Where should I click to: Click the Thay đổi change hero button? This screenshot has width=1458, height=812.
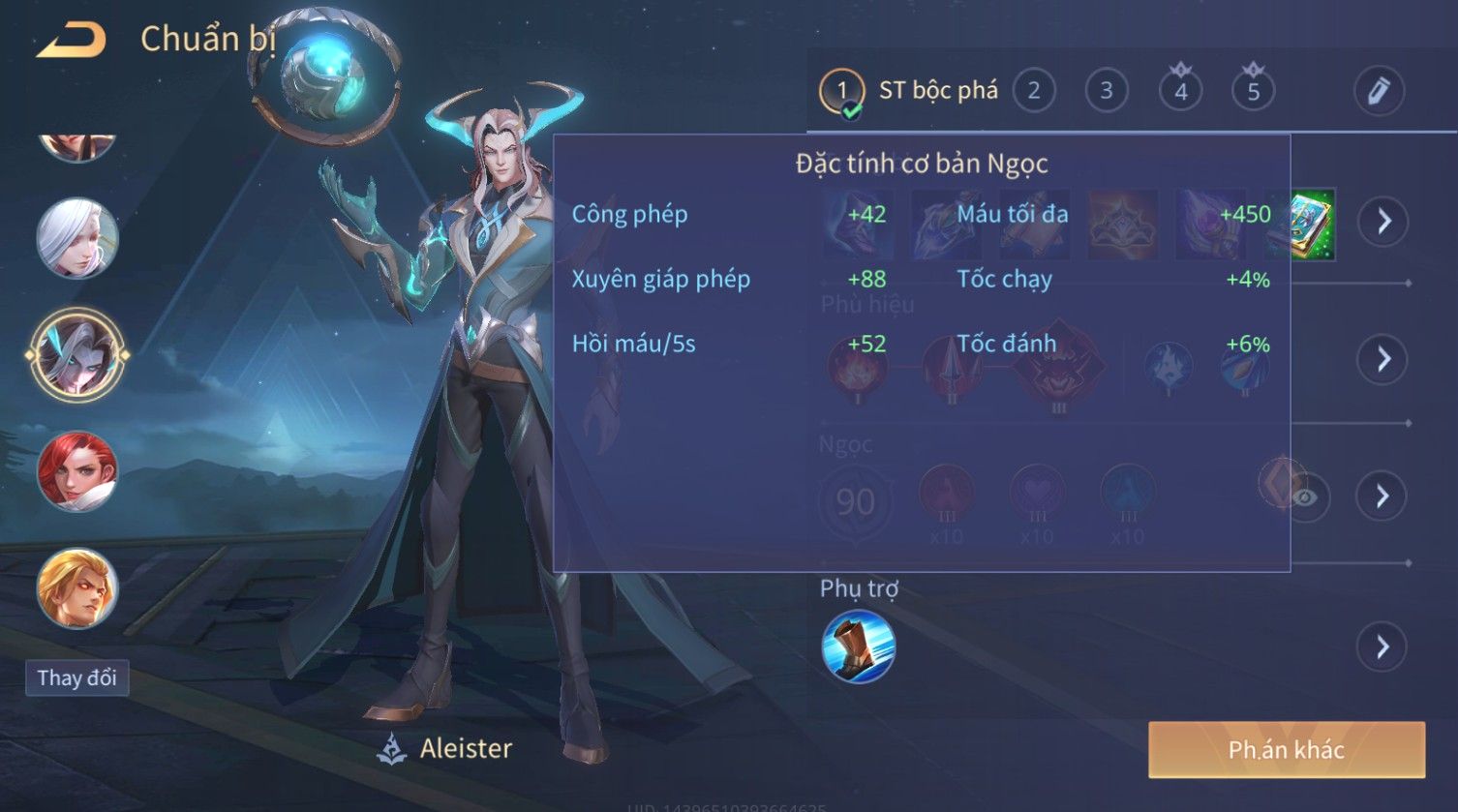click(x=76, y=677)
